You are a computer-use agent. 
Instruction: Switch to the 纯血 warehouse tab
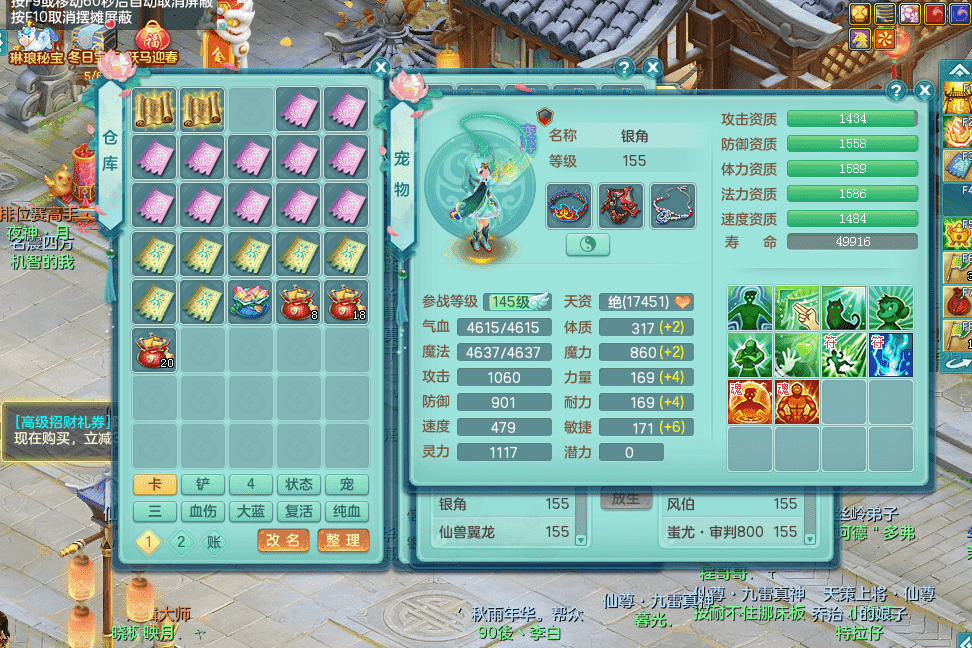point(347,512)
